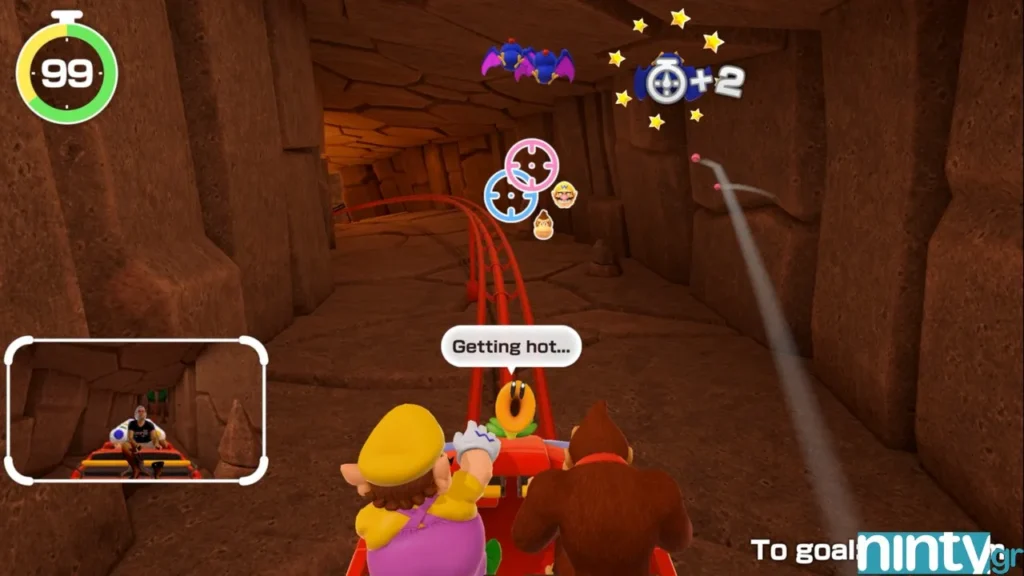This screenshot has height=576, width=1024.
Task: Click the blue aiming crosshair
Action: tap(511, 195)
